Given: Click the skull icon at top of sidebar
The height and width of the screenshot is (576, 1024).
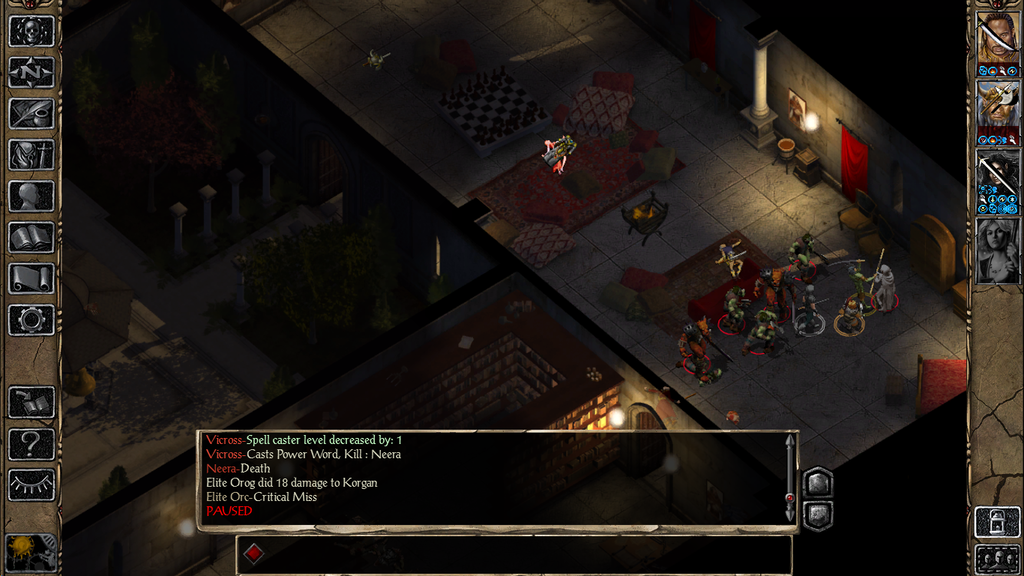Looking at the screenshot, I should point(31,31).
